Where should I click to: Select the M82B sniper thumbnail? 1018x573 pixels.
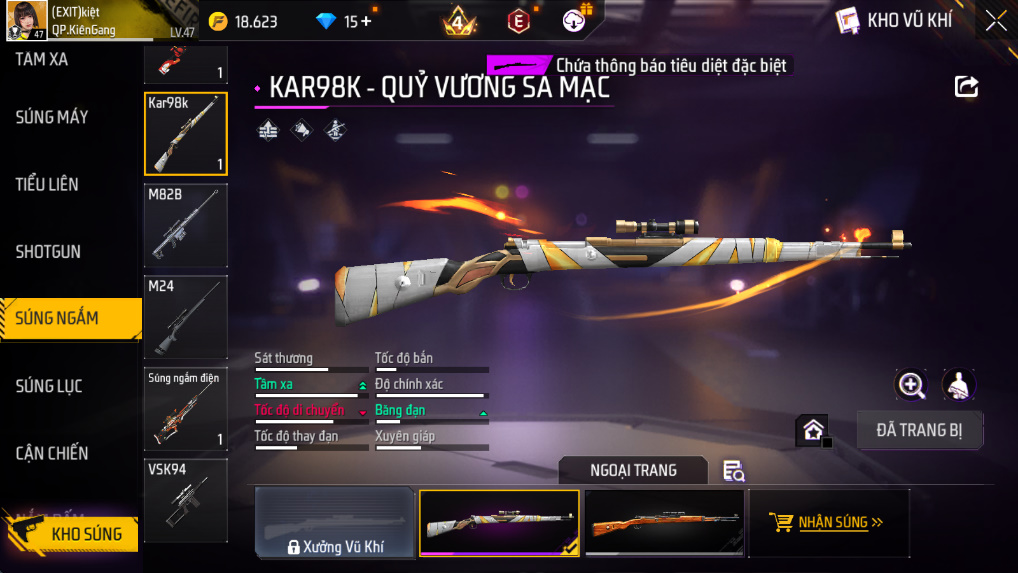tap(186, 225)
